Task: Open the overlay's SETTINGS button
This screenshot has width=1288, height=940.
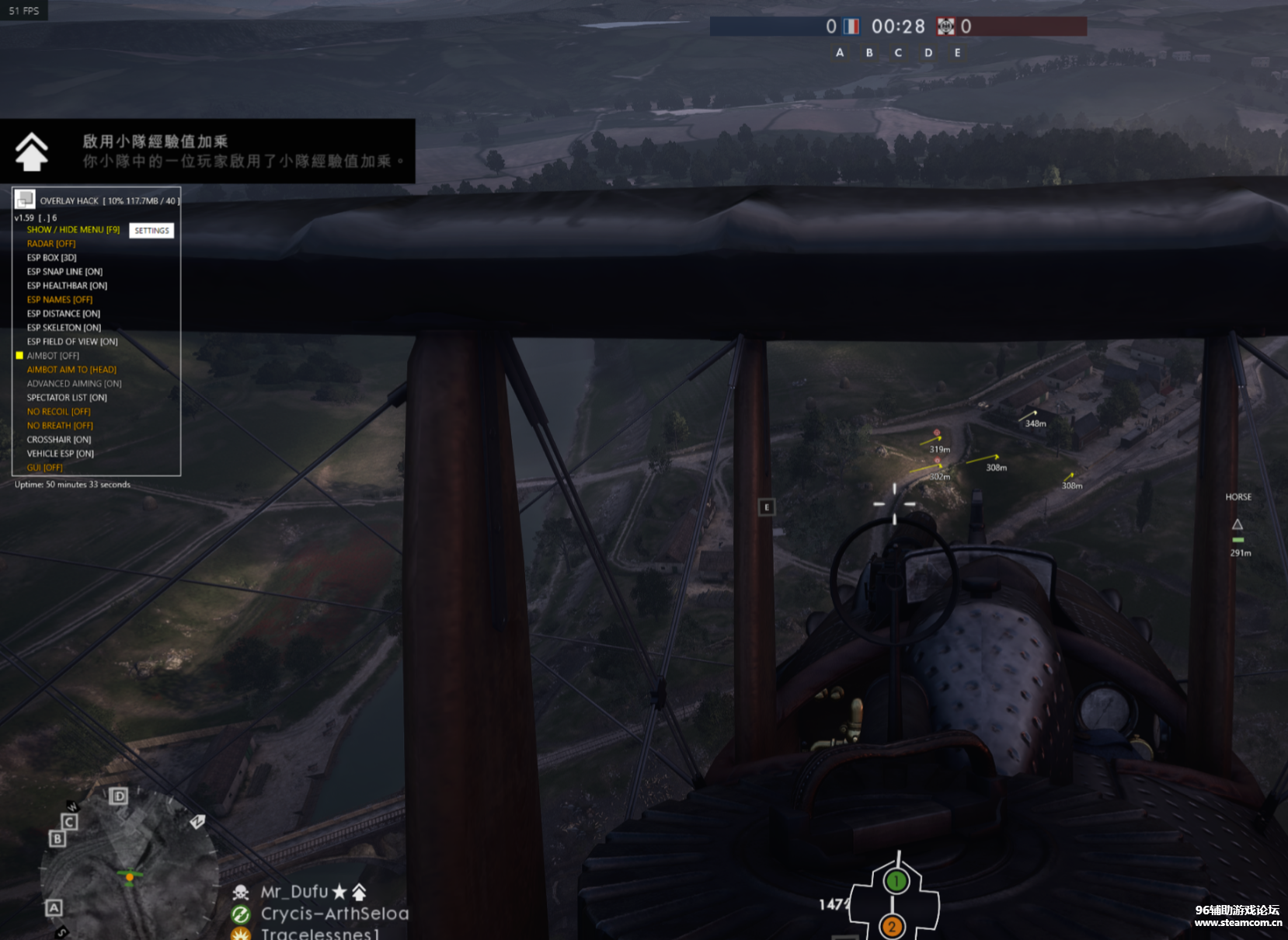Action: point(151,231)
